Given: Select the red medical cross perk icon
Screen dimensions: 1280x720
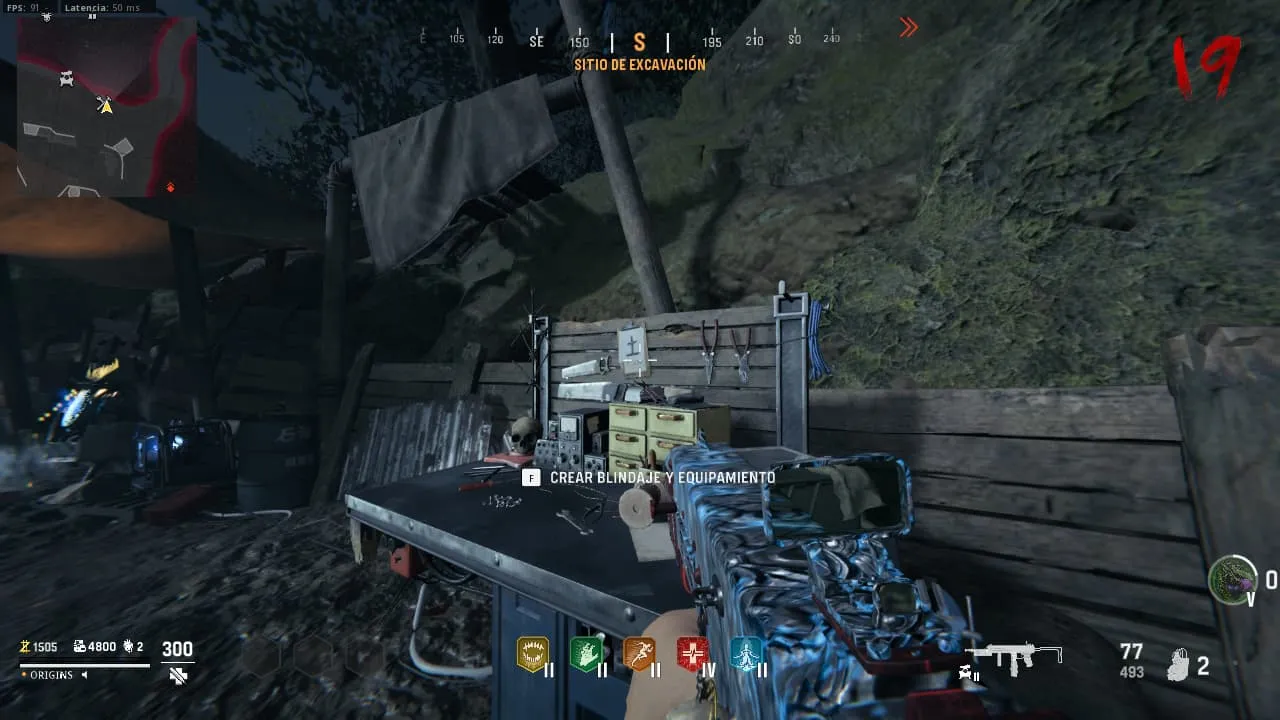Looking at the screenshot, I should pos(692,653).
